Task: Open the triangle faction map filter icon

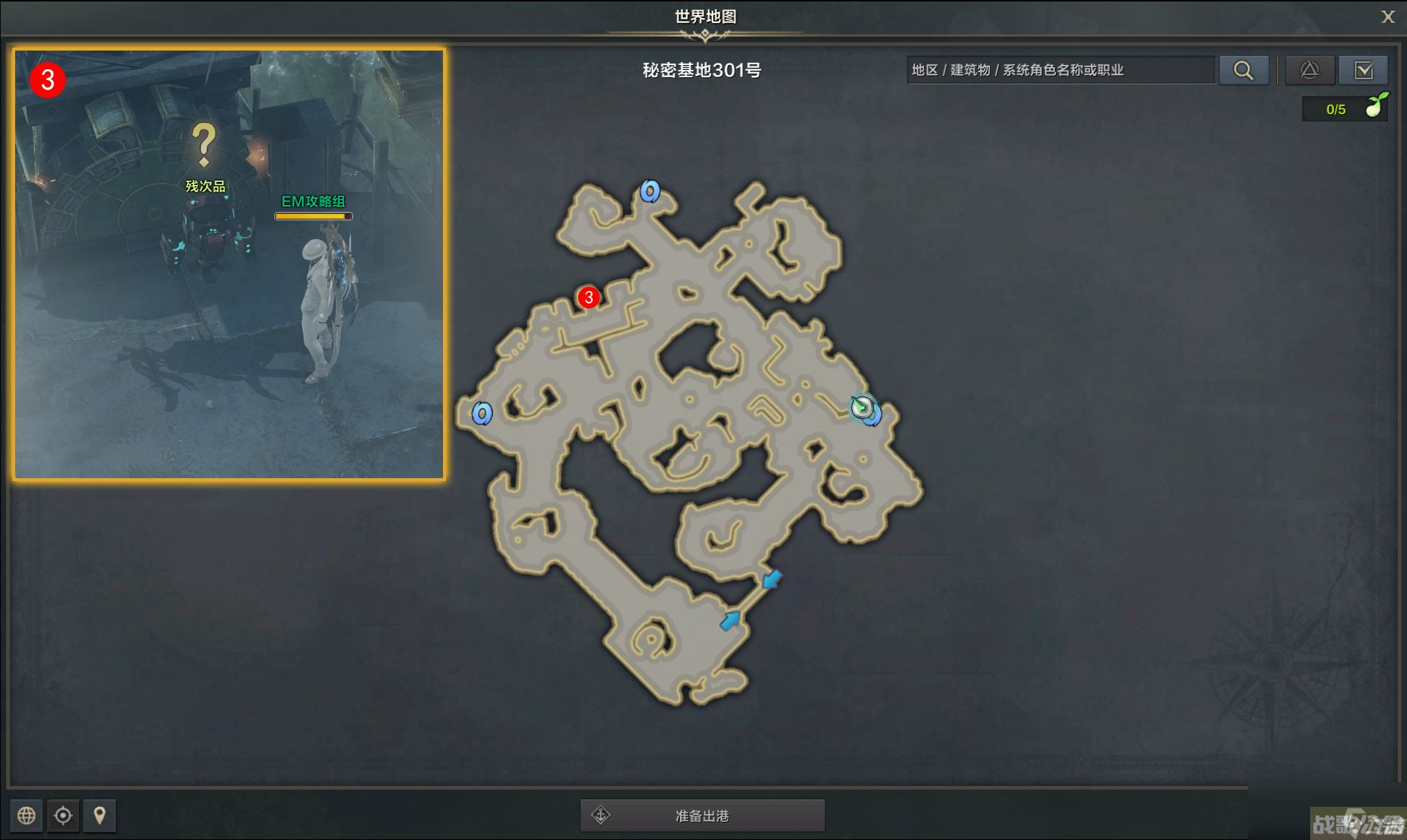Action: (1310, 70)
